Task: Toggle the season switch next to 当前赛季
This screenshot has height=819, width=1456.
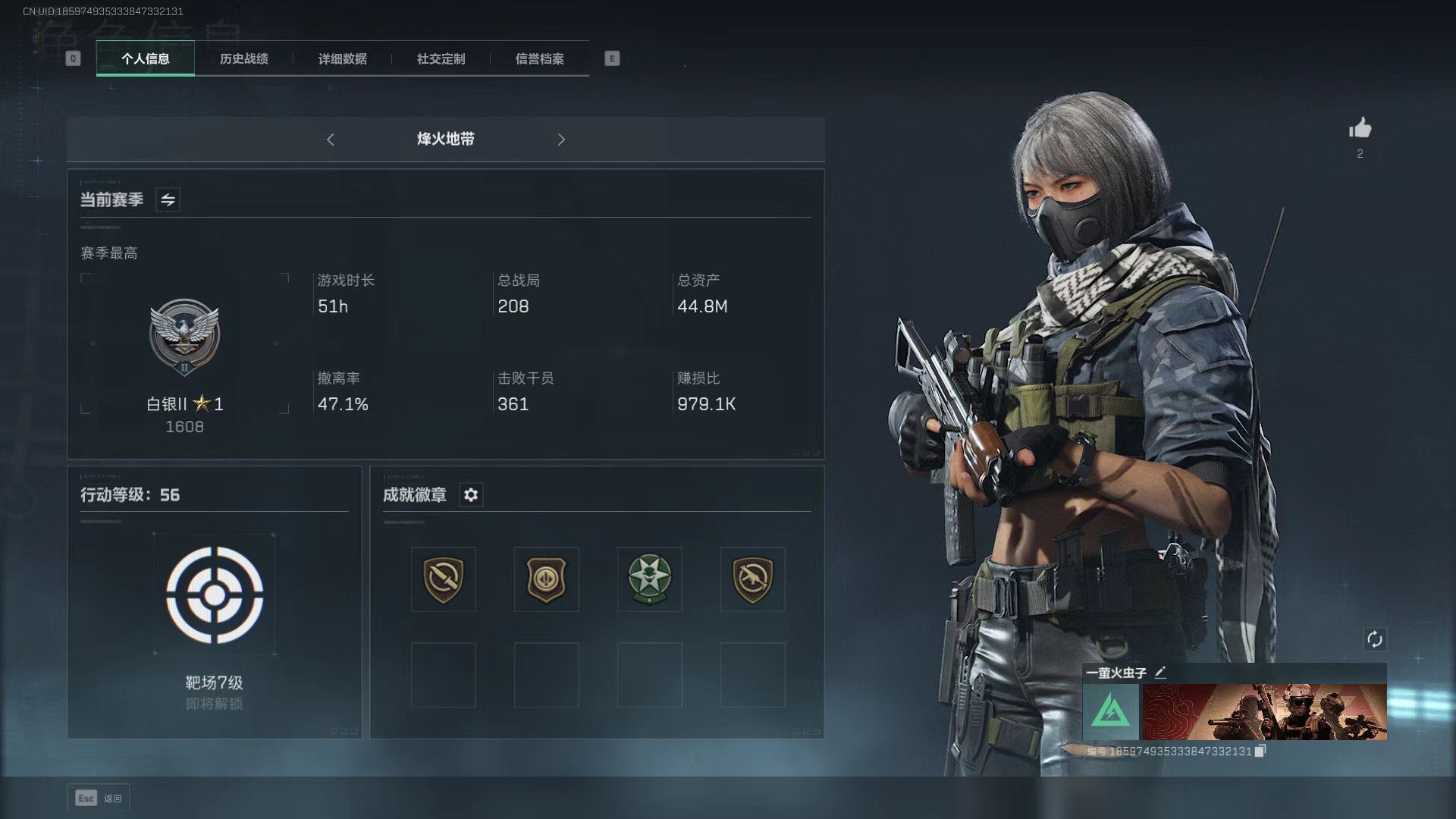Action: 168,200
